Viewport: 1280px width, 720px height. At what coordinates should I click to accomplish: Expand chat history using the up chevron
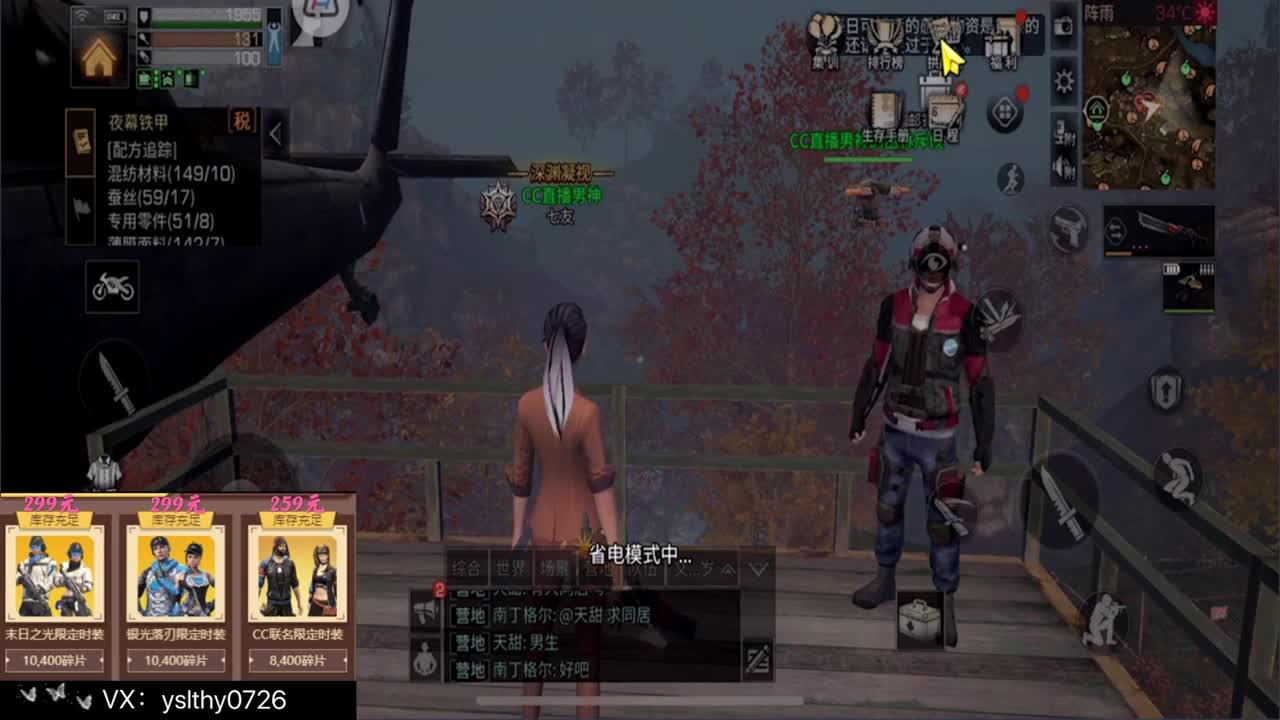coord(727,570)
